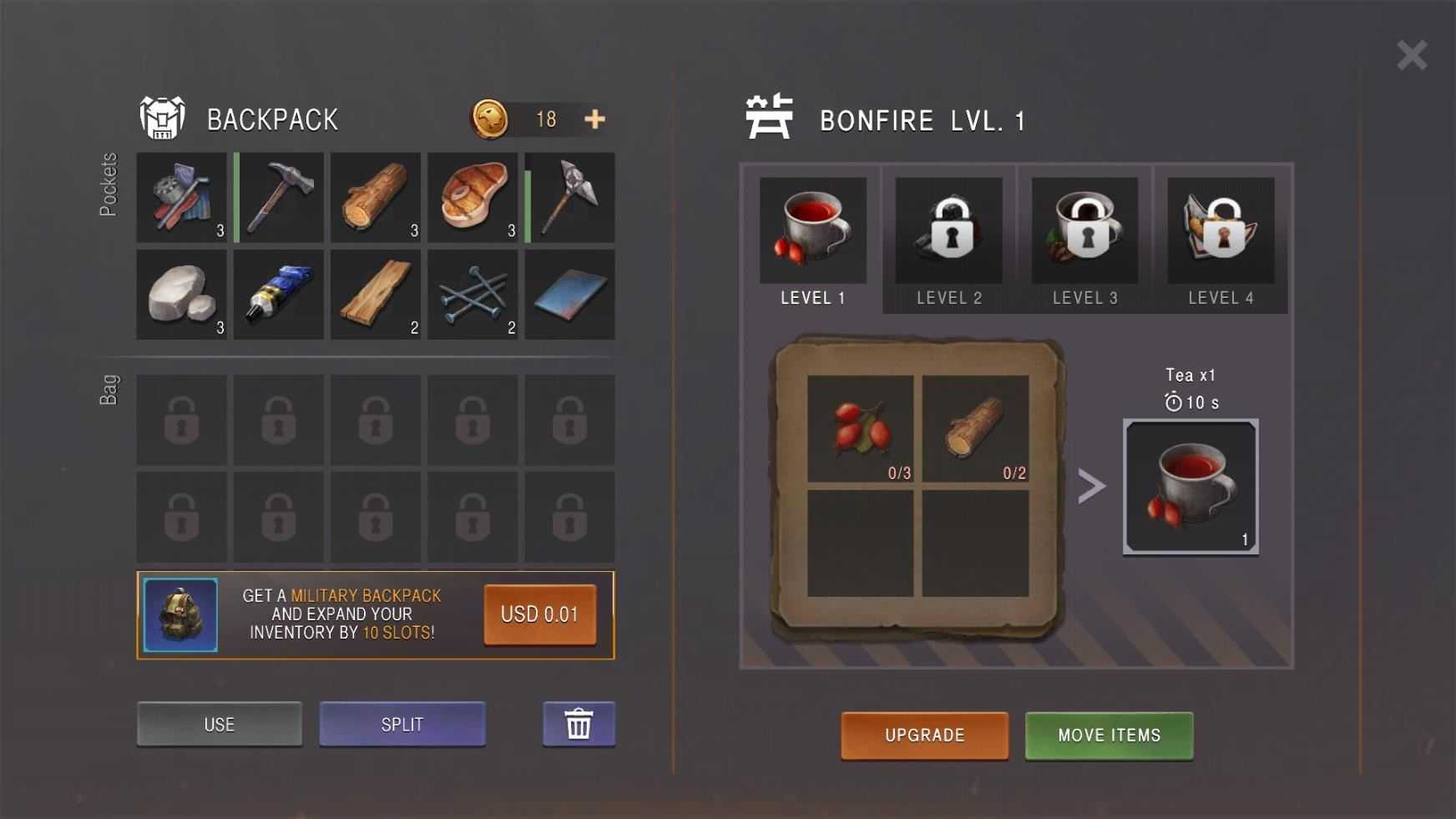Switch to the Level 1 tea recipe tab

pos(812,240)
